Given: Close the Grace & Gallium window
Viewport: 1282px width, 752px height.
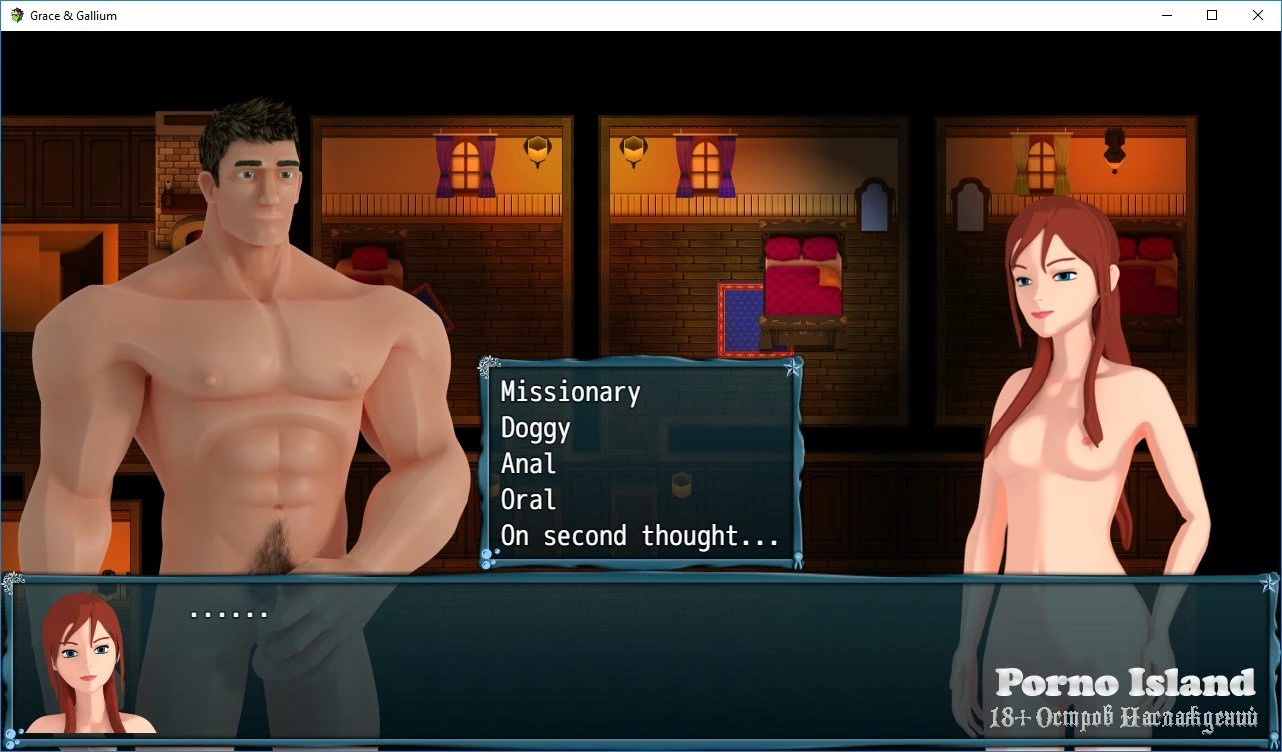Looking at the screenshot, I should (x=1258, y=15).
